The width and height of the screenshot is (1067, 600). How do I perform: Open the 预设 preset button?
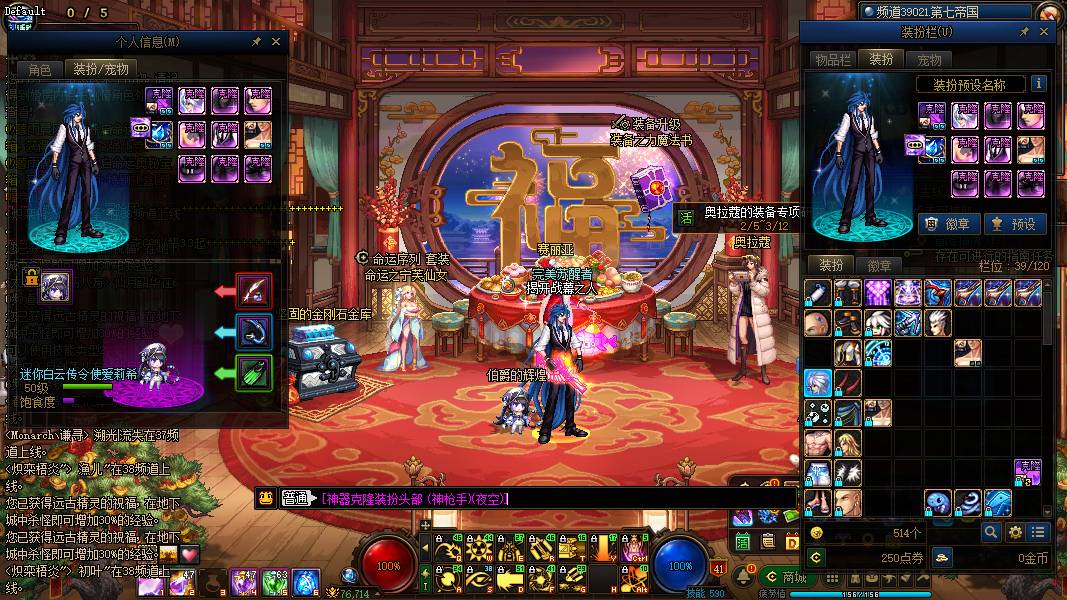1014,224
